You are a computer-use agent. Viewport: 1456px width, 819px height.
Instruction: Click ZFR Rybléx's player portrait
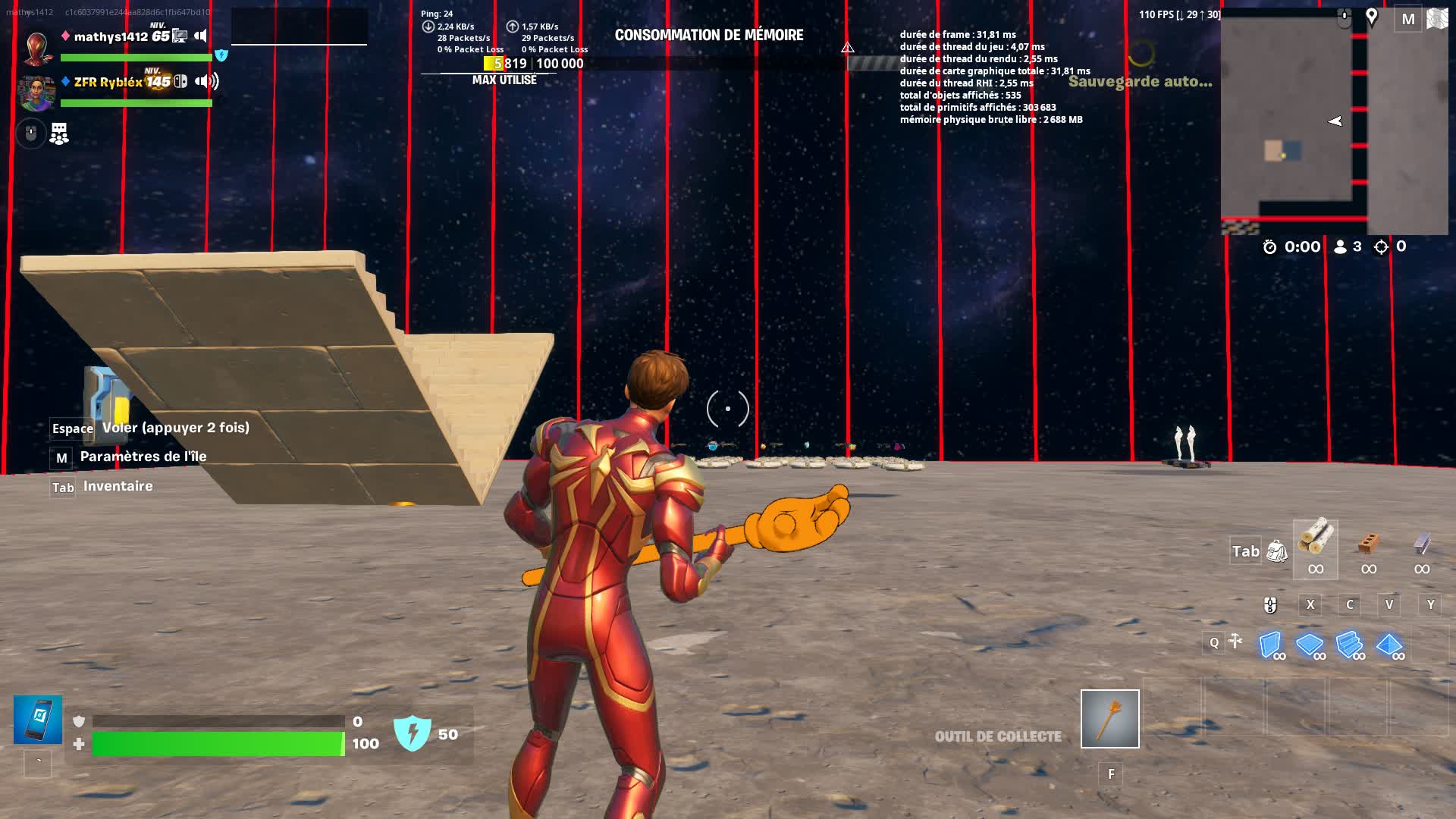click(x=36, y=93)
